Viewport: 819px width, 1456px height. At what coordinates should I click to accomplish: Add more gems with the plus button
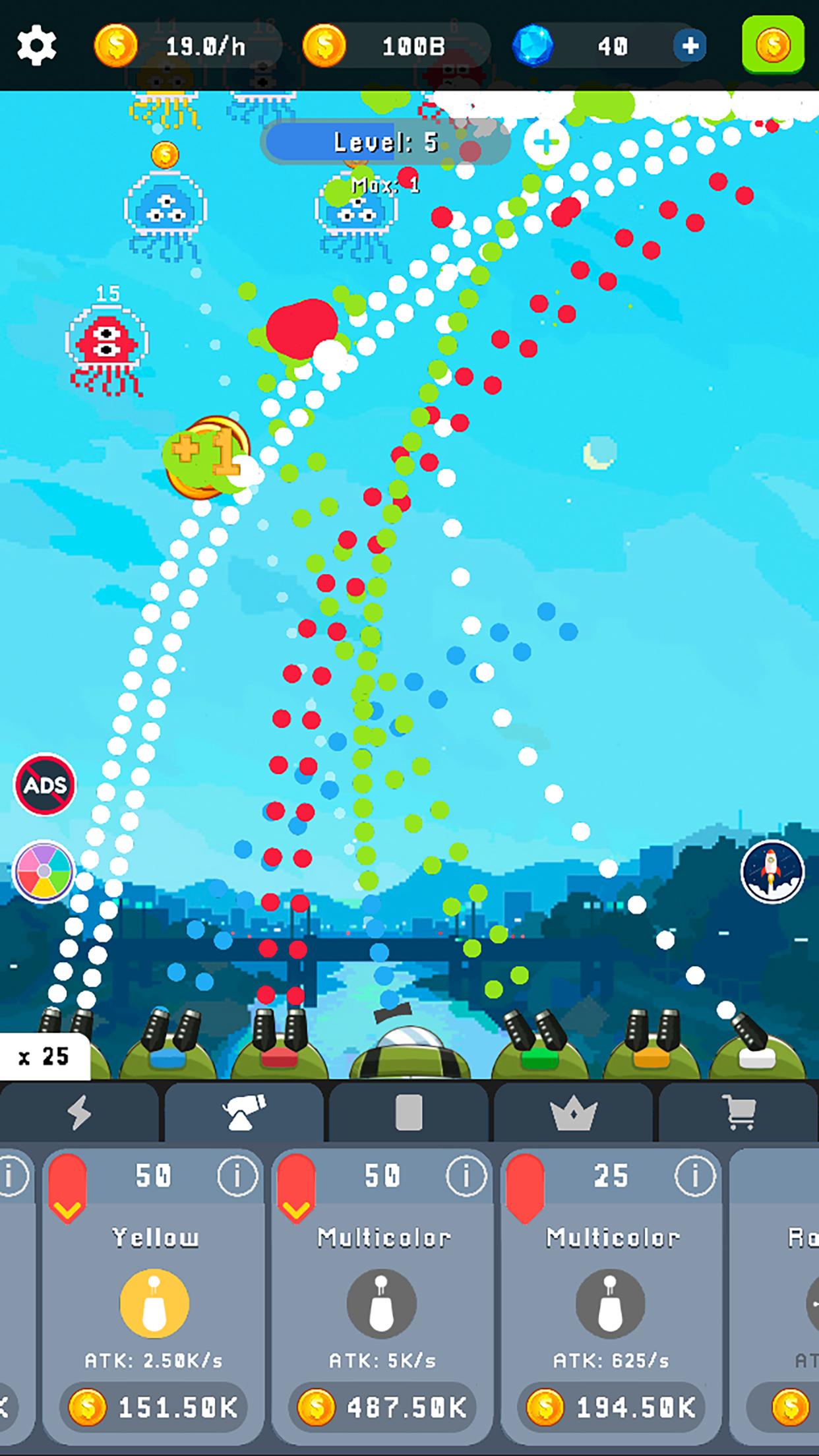tap(690, 46)
